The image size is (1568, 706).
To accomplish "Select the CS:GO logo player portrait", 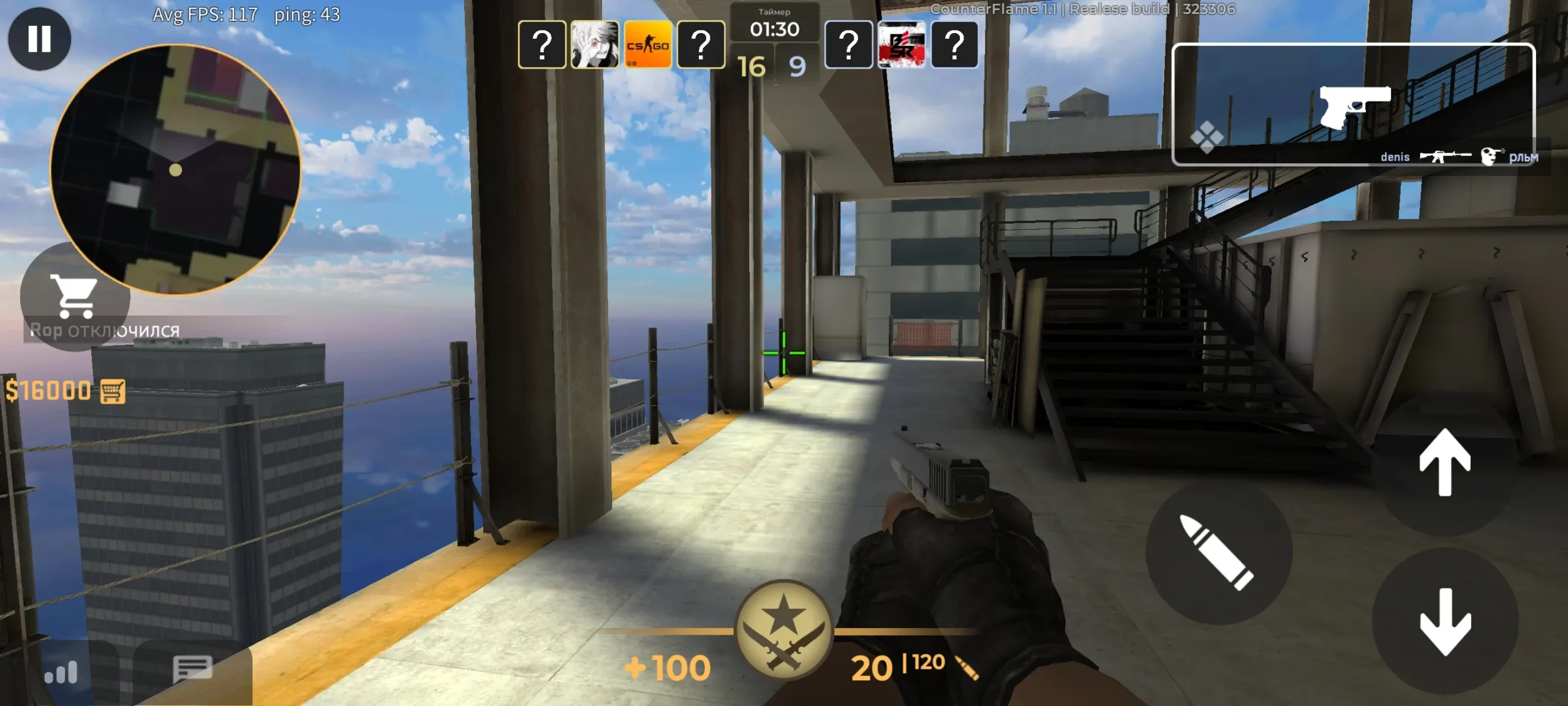I will (647, 45).
